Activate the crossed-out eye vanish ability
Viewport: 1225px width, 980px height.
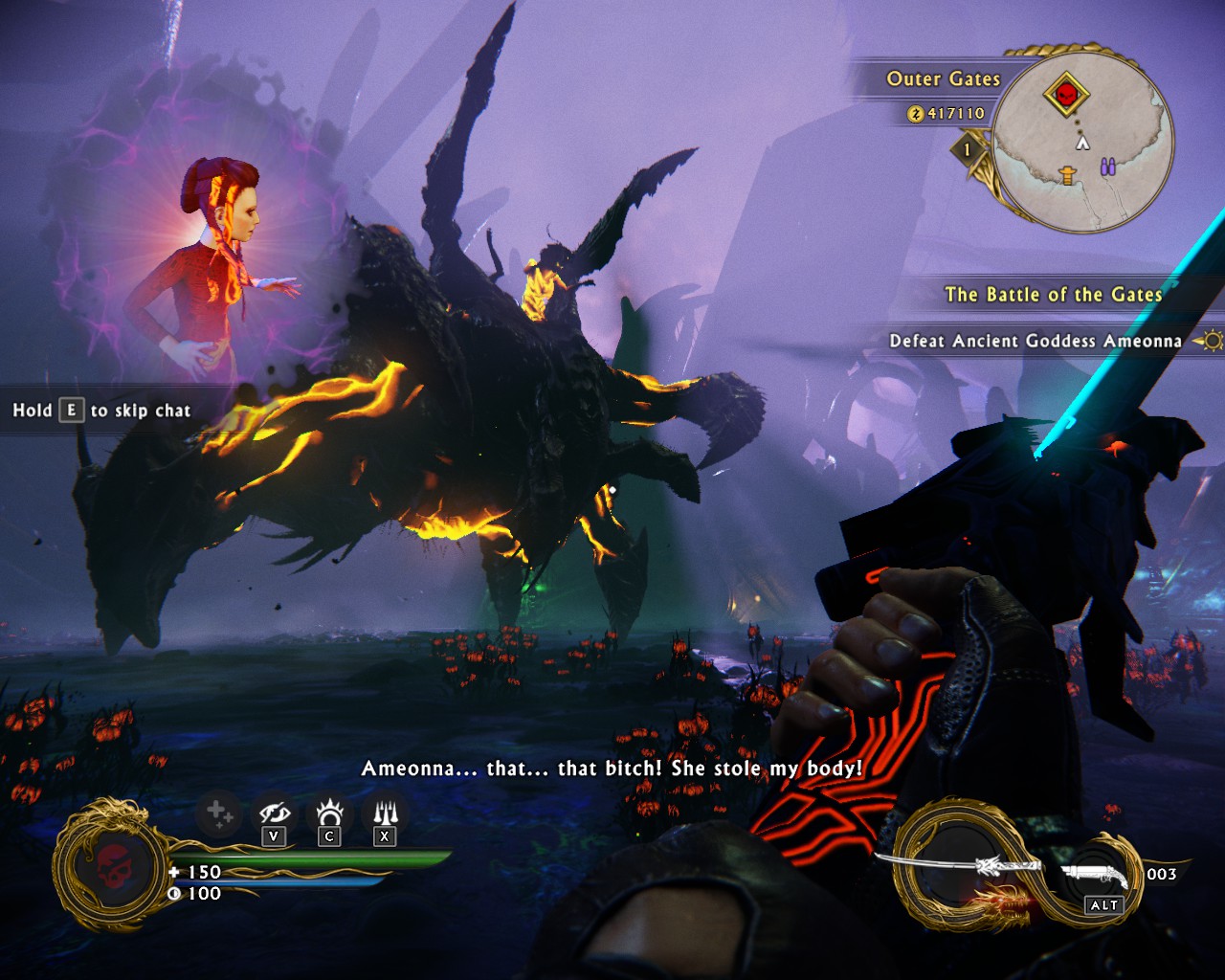coord(275,815)
